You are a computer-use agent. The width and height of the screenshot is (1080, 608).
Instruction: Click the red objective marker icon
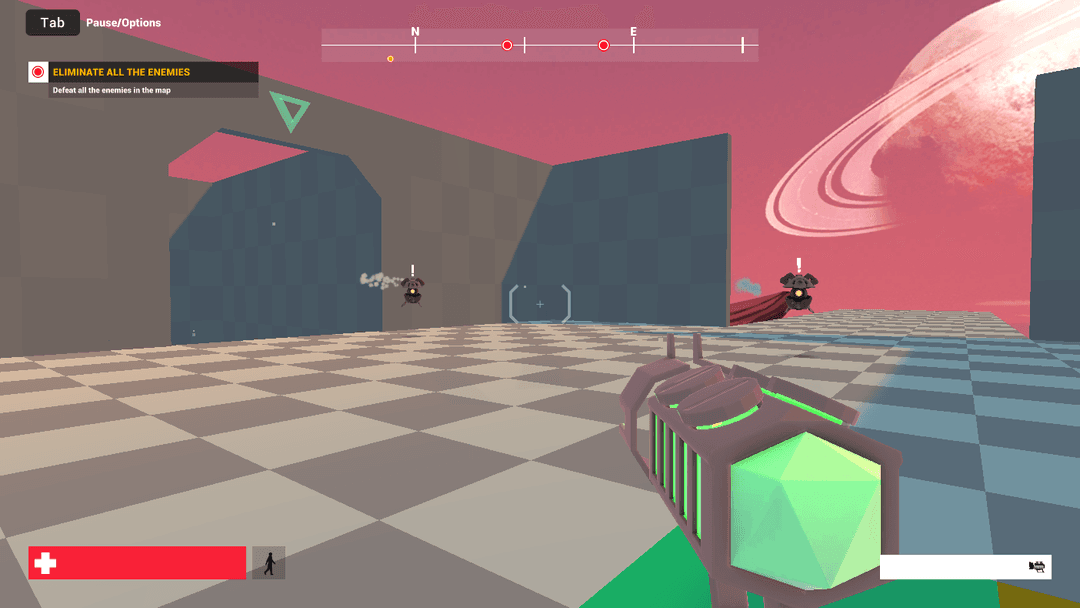coord(38,72)
